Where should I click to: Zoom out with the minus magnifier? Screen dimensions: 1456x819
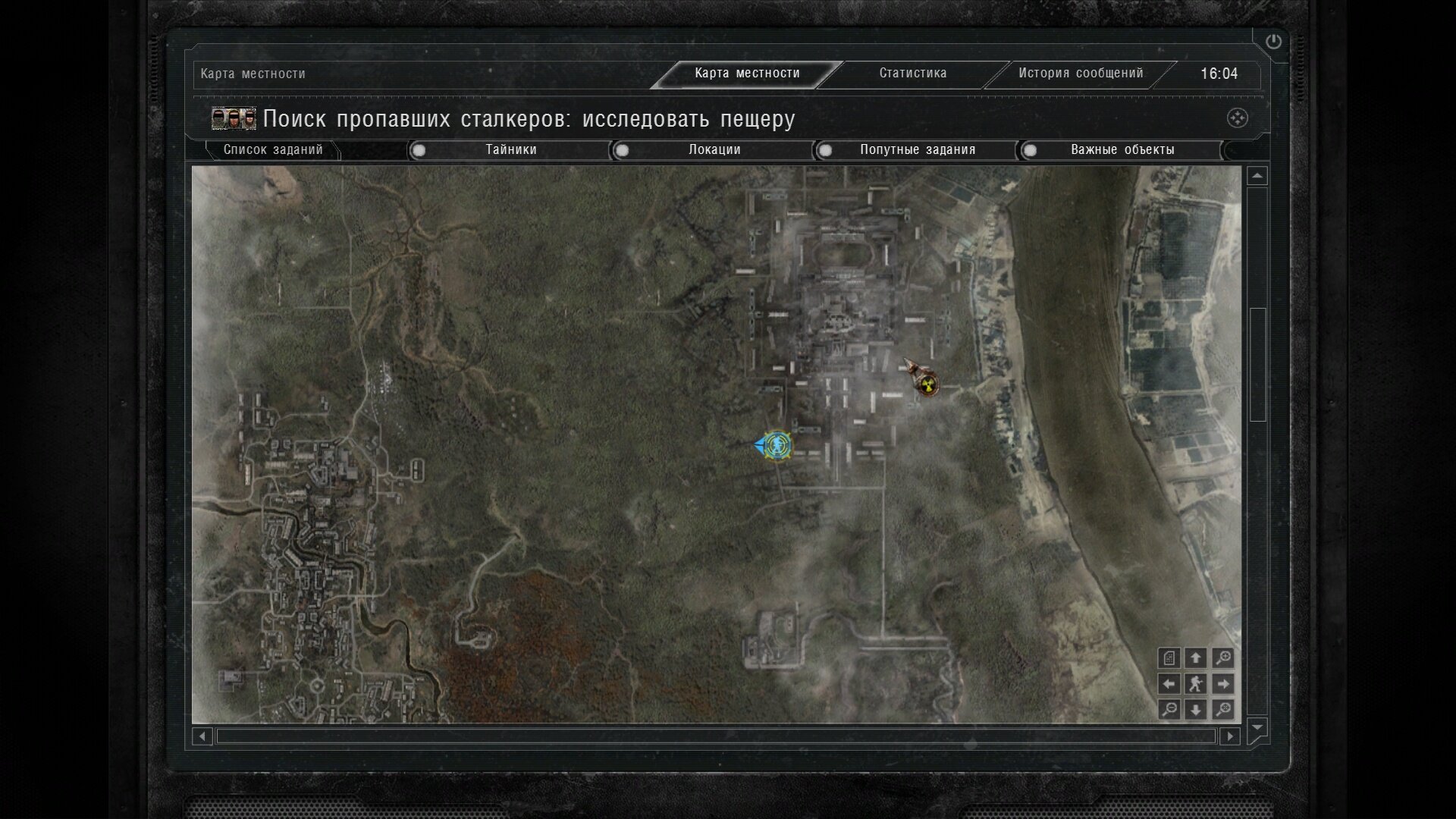pos(1169,710)
